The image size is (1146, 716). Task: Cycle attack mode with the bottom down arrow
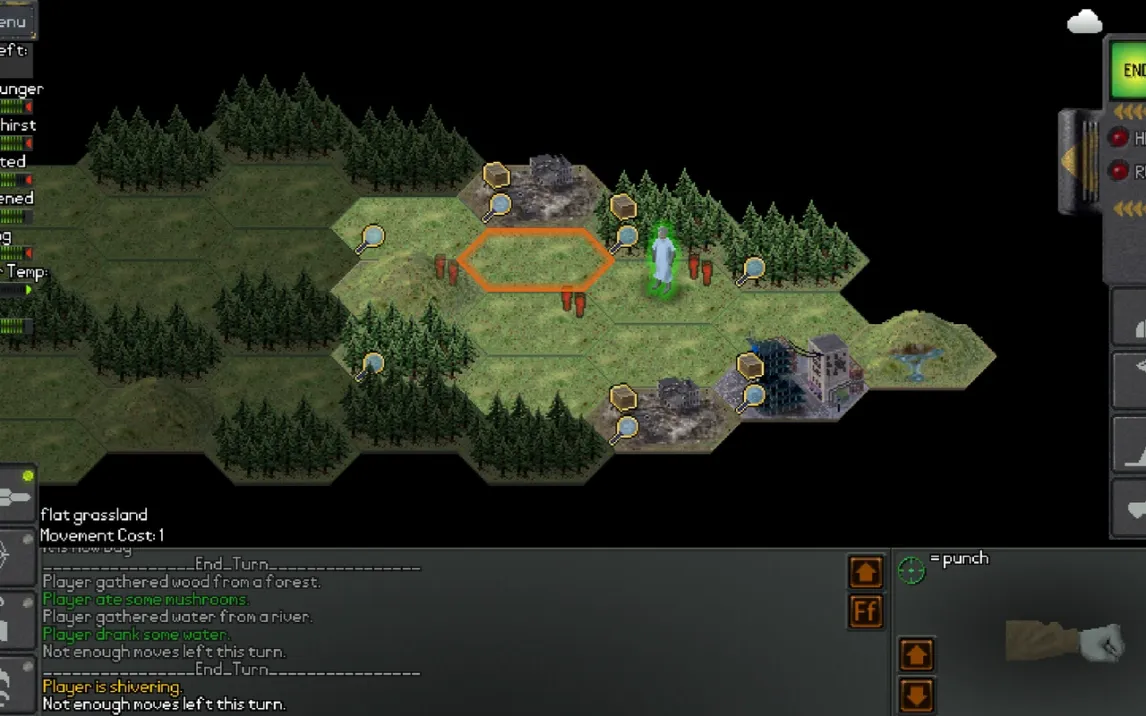916,694
